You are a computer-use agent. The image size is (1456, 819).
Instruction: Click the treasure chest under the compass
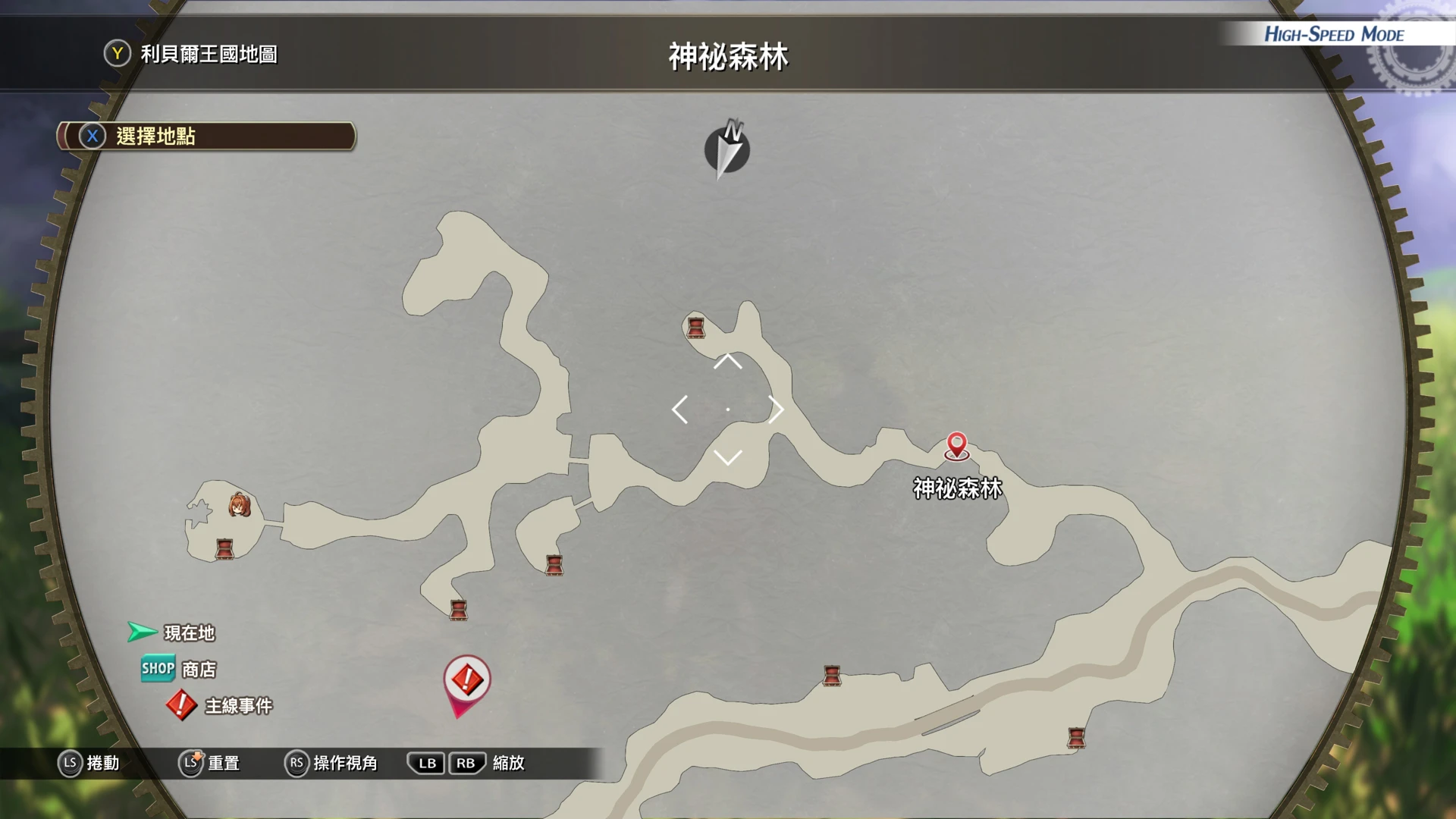(695, 328)
